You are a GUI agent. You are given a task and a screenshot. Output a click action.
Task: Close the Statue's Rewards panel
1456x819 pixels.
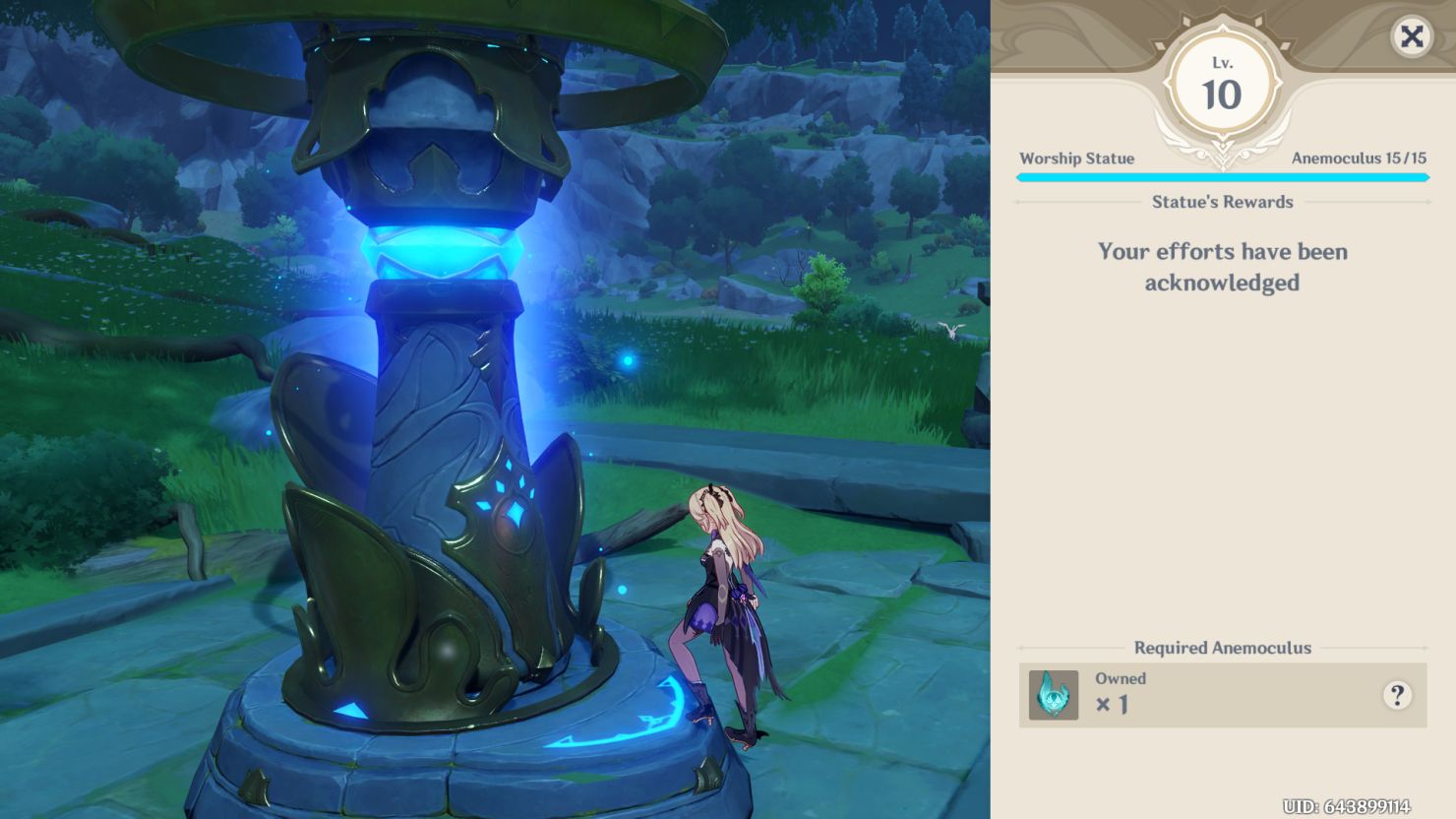[x=1412, y=37]
